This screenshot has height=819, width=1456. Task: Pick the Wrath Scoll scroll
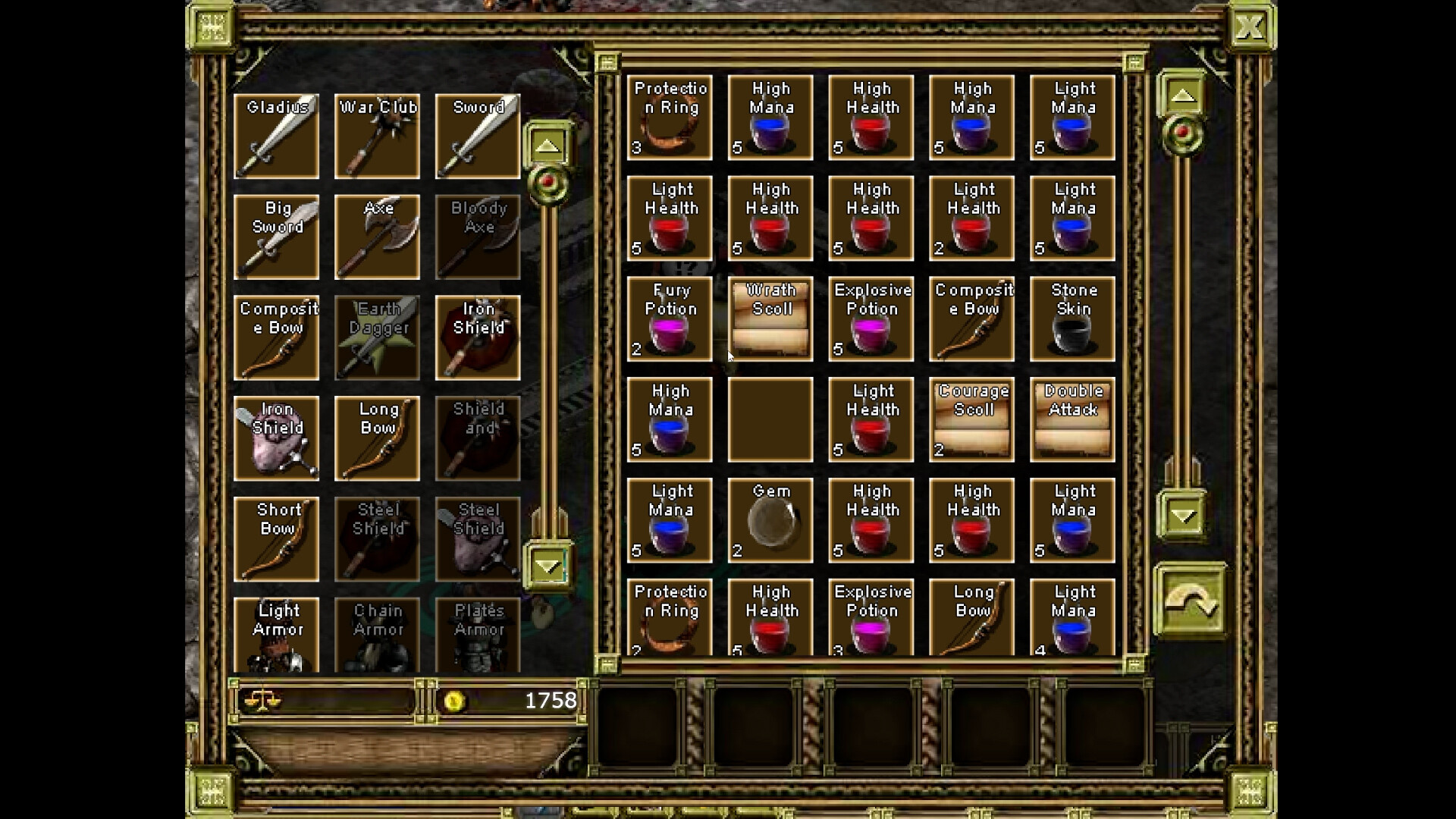pos(770,318)
